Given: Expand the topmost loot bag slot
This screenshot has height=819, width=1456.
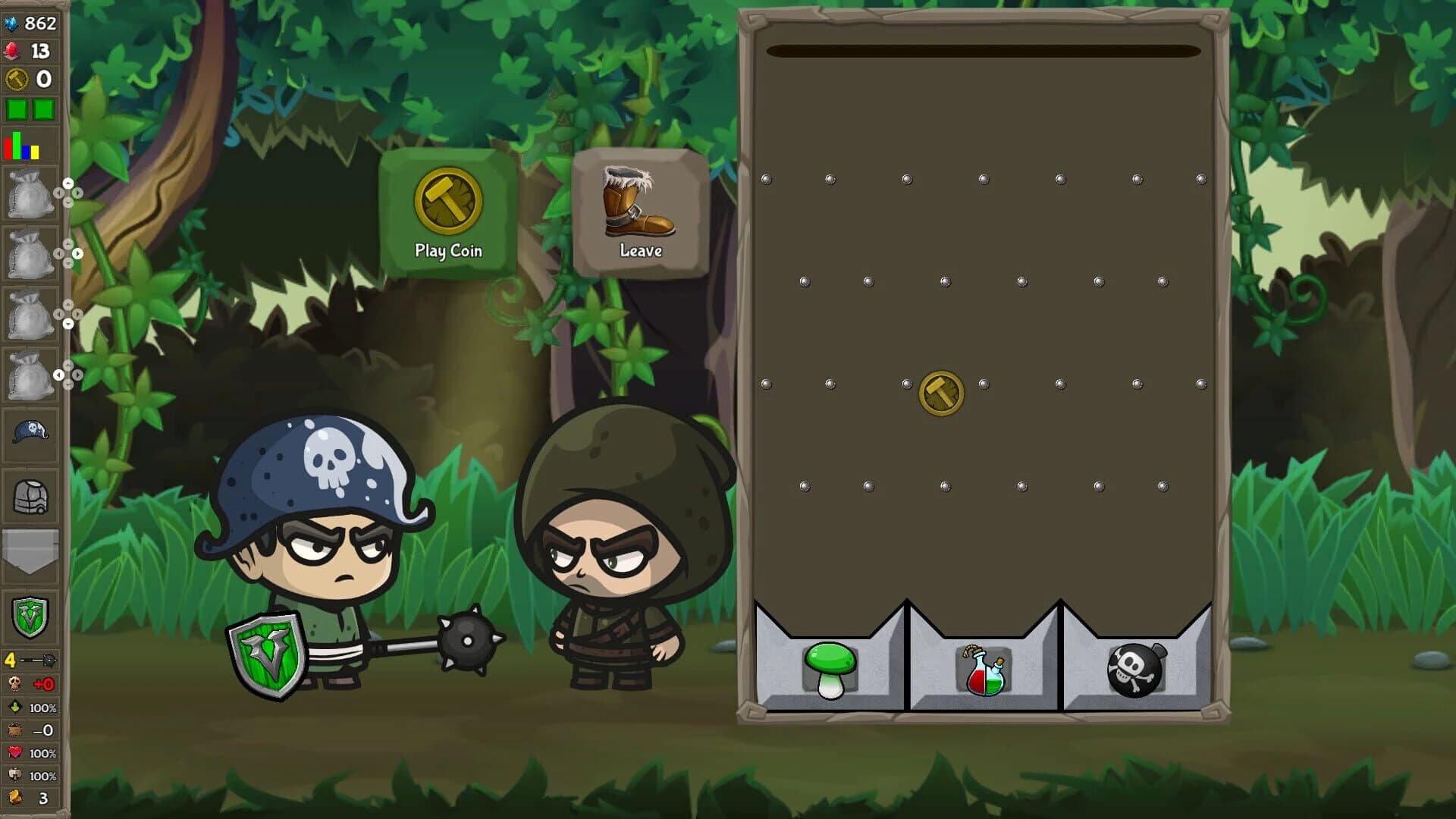Looking at the screenshot, I should click(30, 193).
